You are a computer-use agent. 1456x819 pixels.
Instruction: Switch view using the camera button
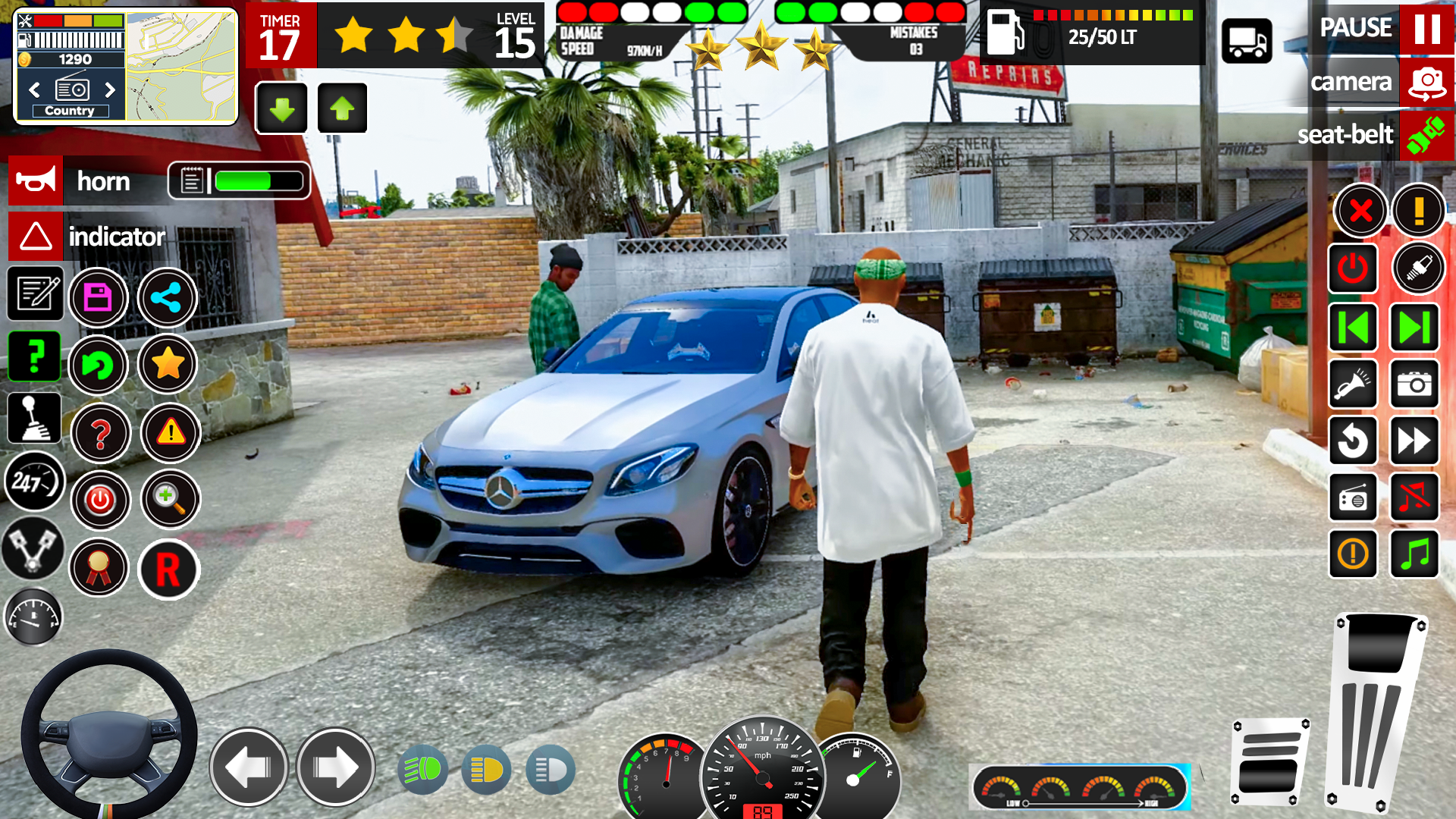pos(1426,82)
